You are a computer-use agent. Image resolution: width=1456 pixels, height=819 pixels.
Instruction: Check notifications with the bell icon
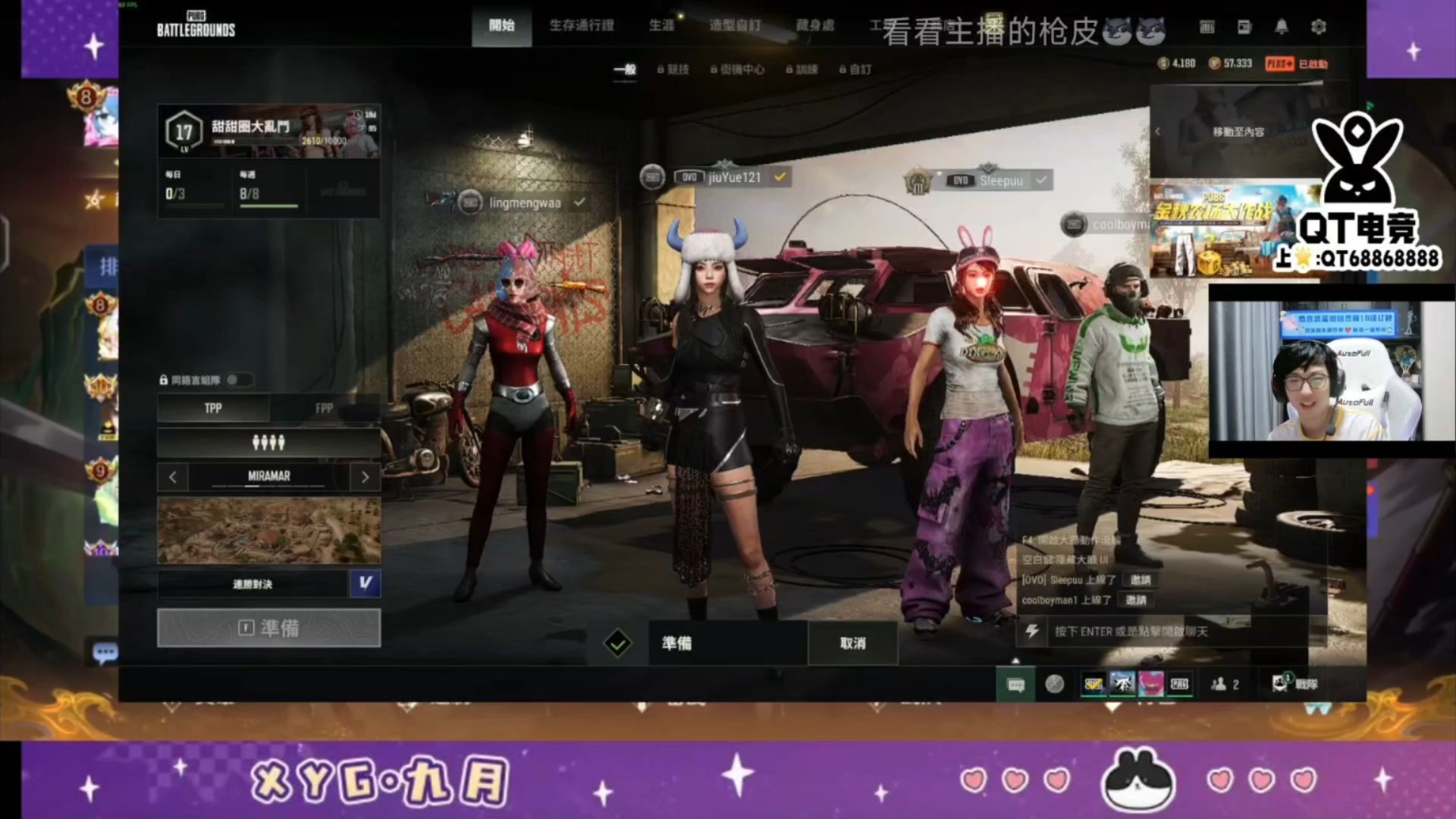tap(1282, 27)
